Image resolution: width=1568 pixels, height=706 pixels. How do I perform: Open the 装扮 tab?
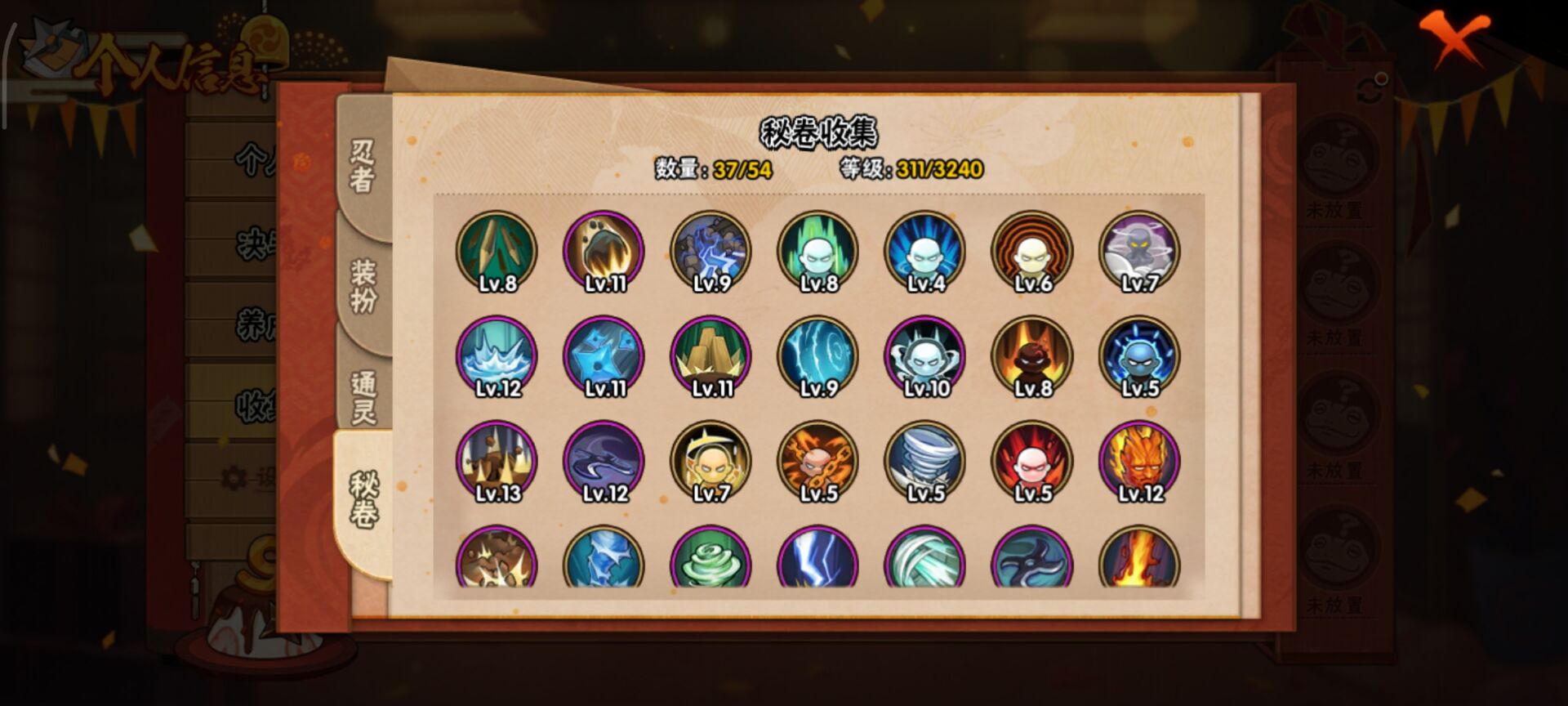[x=363, y=285]
